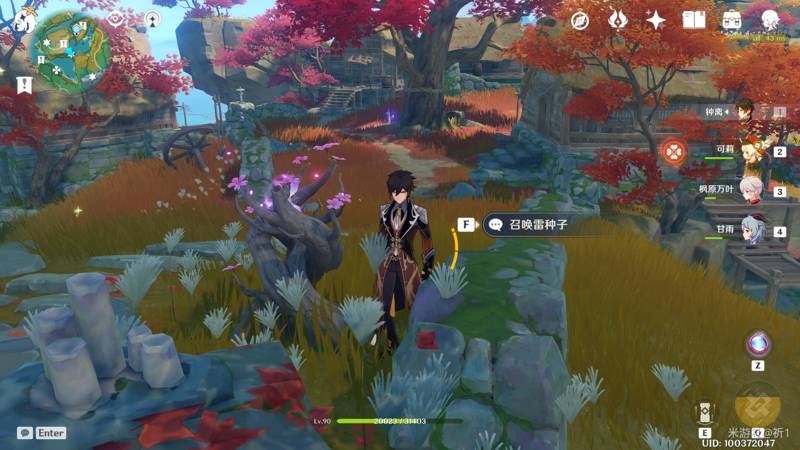The width and height of the screenshot is (800, 450).
Task: Click the signal beacon icon beside the minimap
Action: (x=152, y=19)
